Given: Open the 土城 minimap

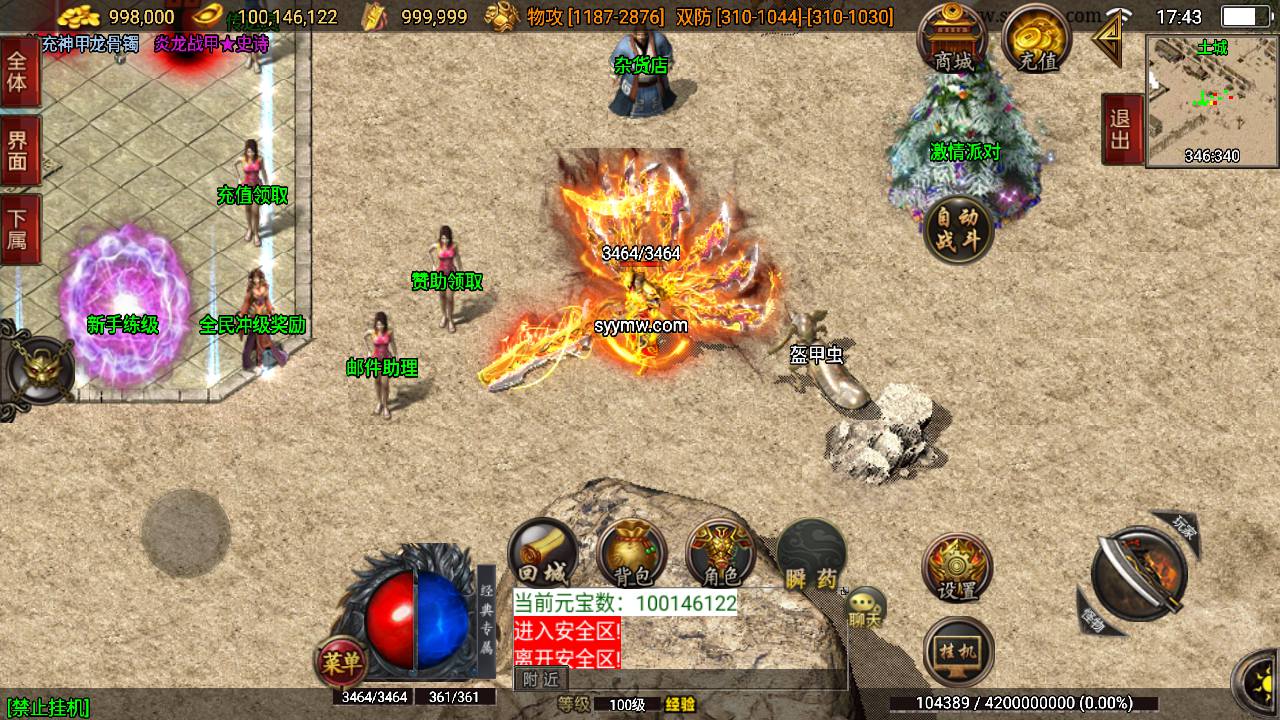Looking at the screenshot, I should (1212, 100).
